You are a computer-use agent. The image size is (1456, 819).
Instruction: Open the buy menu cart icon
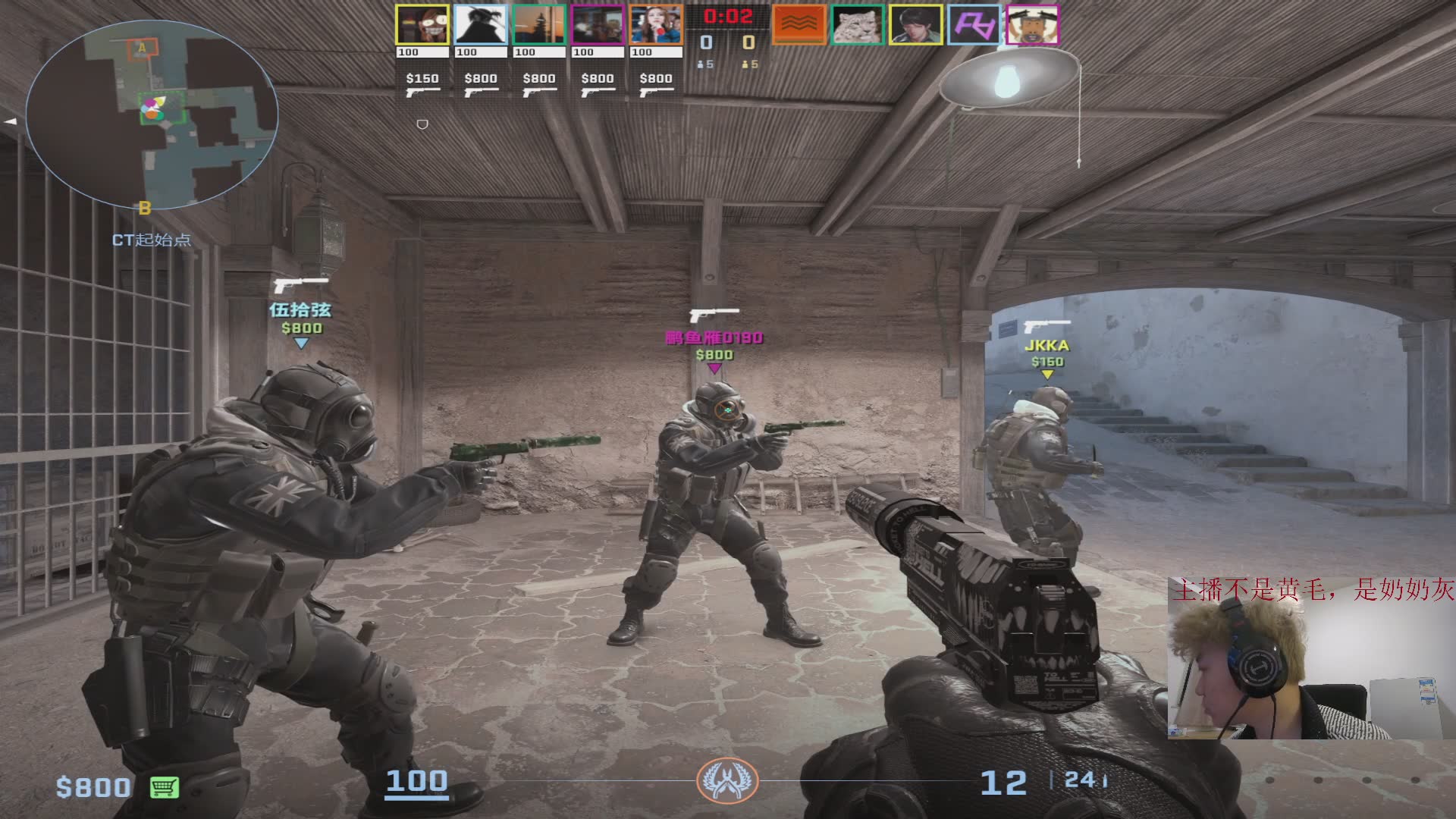click(165, 787)
